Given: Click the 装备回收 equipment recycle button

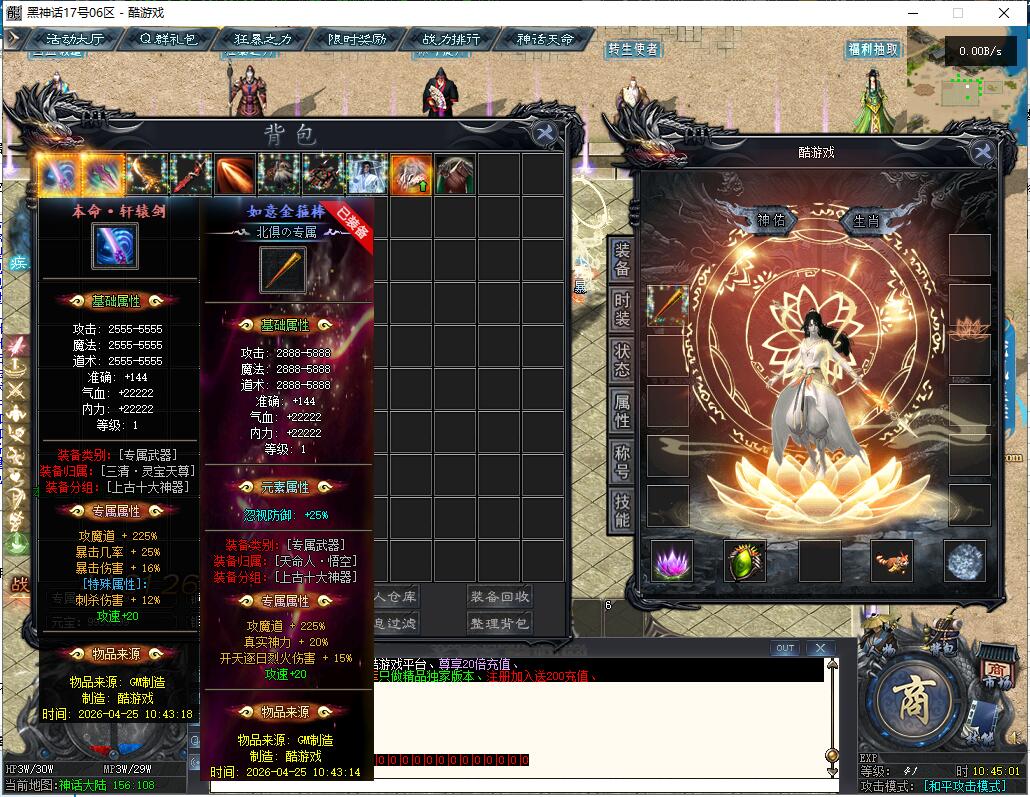Looking at the screenshot, I should tap(499, 597).
